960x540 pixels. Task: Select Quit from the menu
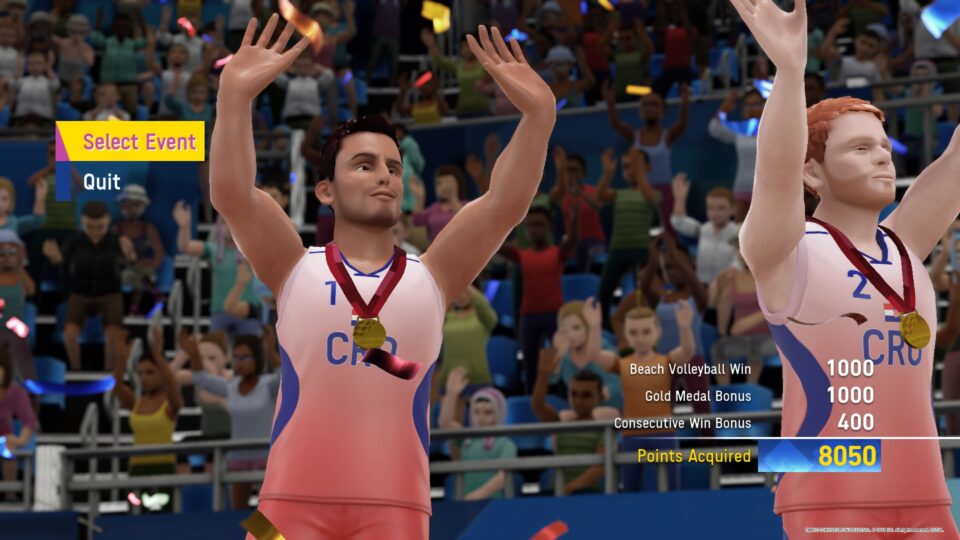point(102,182)
